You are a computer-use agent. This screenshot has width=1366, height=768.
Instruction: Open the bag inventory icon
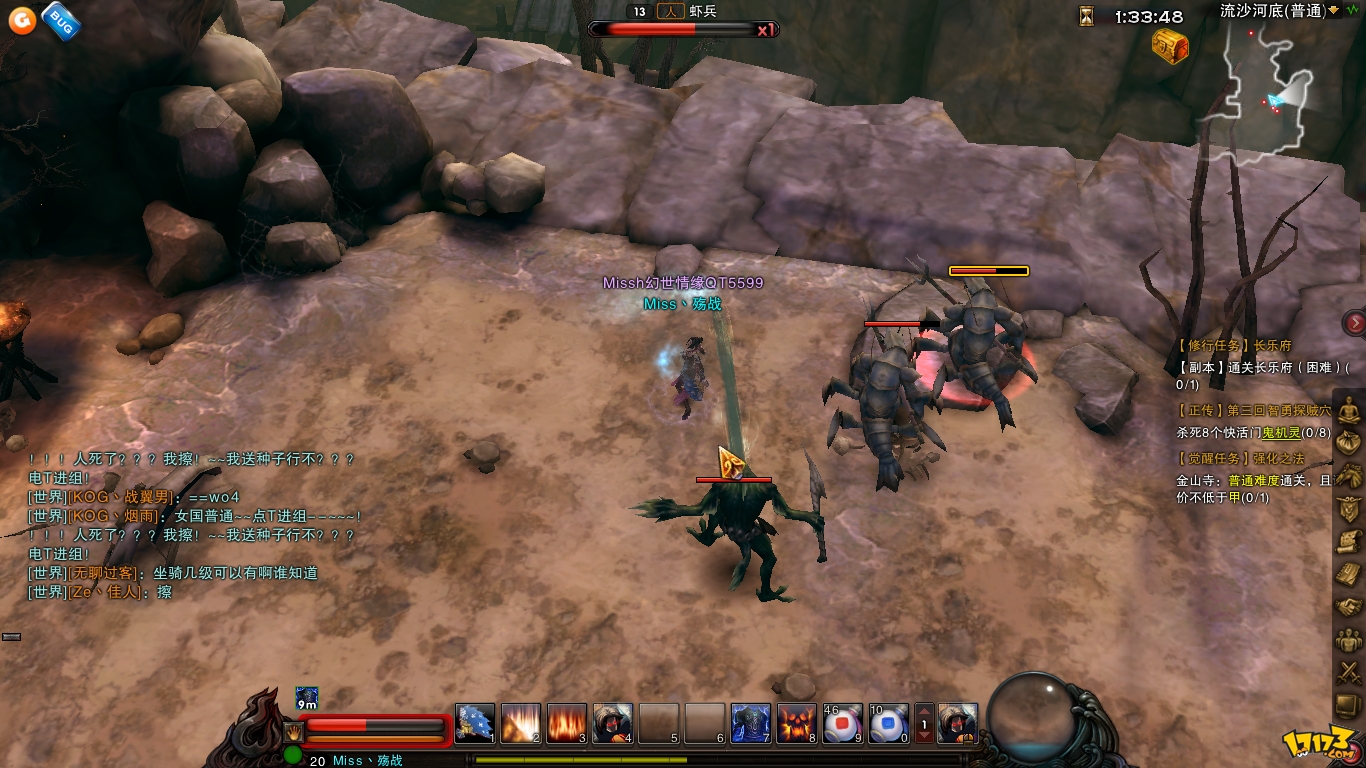point(1350,442)
